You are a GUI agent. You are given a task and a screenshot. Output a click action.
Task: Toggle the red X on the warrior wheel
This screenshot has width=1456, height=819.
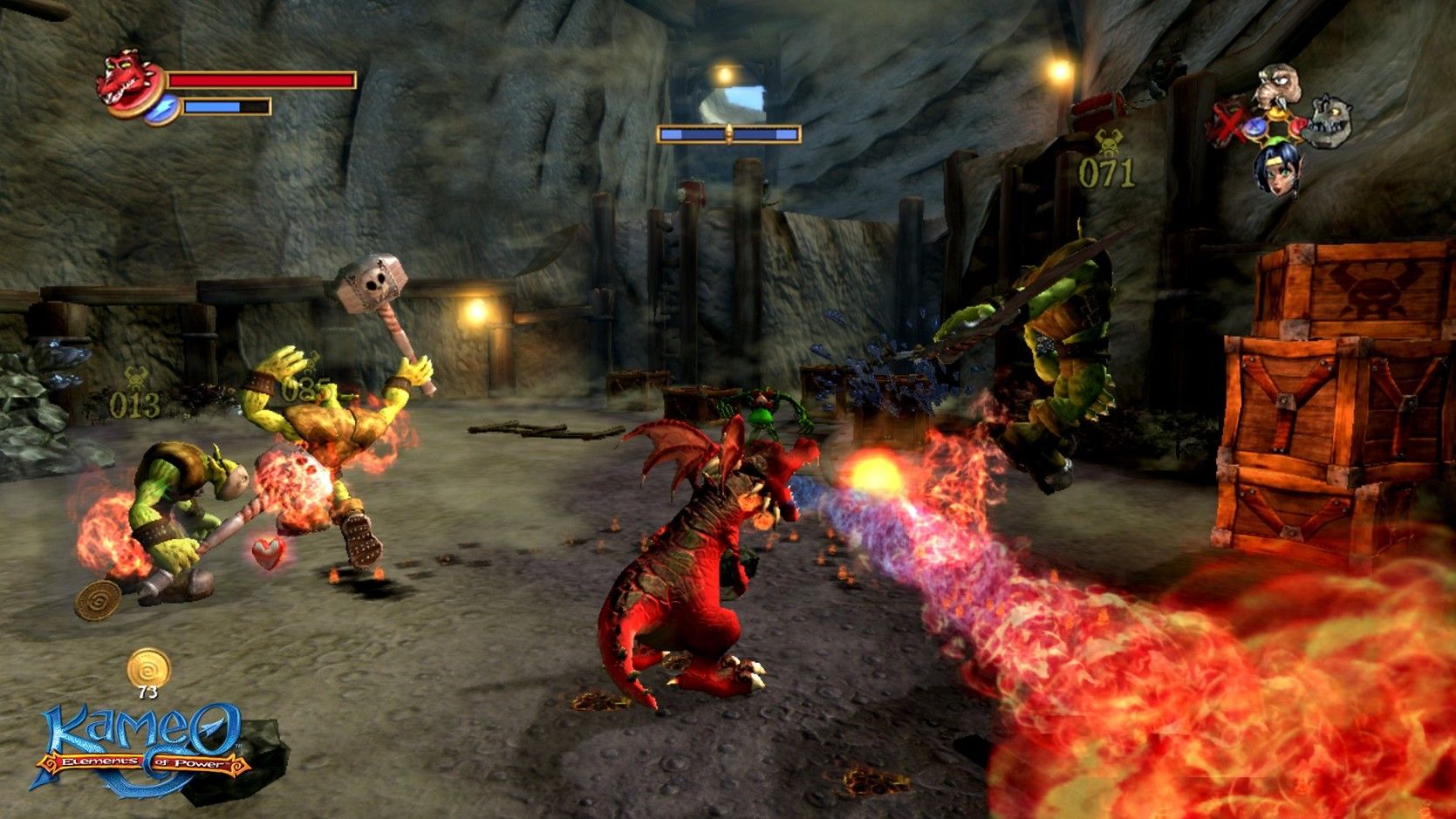coord(1228,123)
